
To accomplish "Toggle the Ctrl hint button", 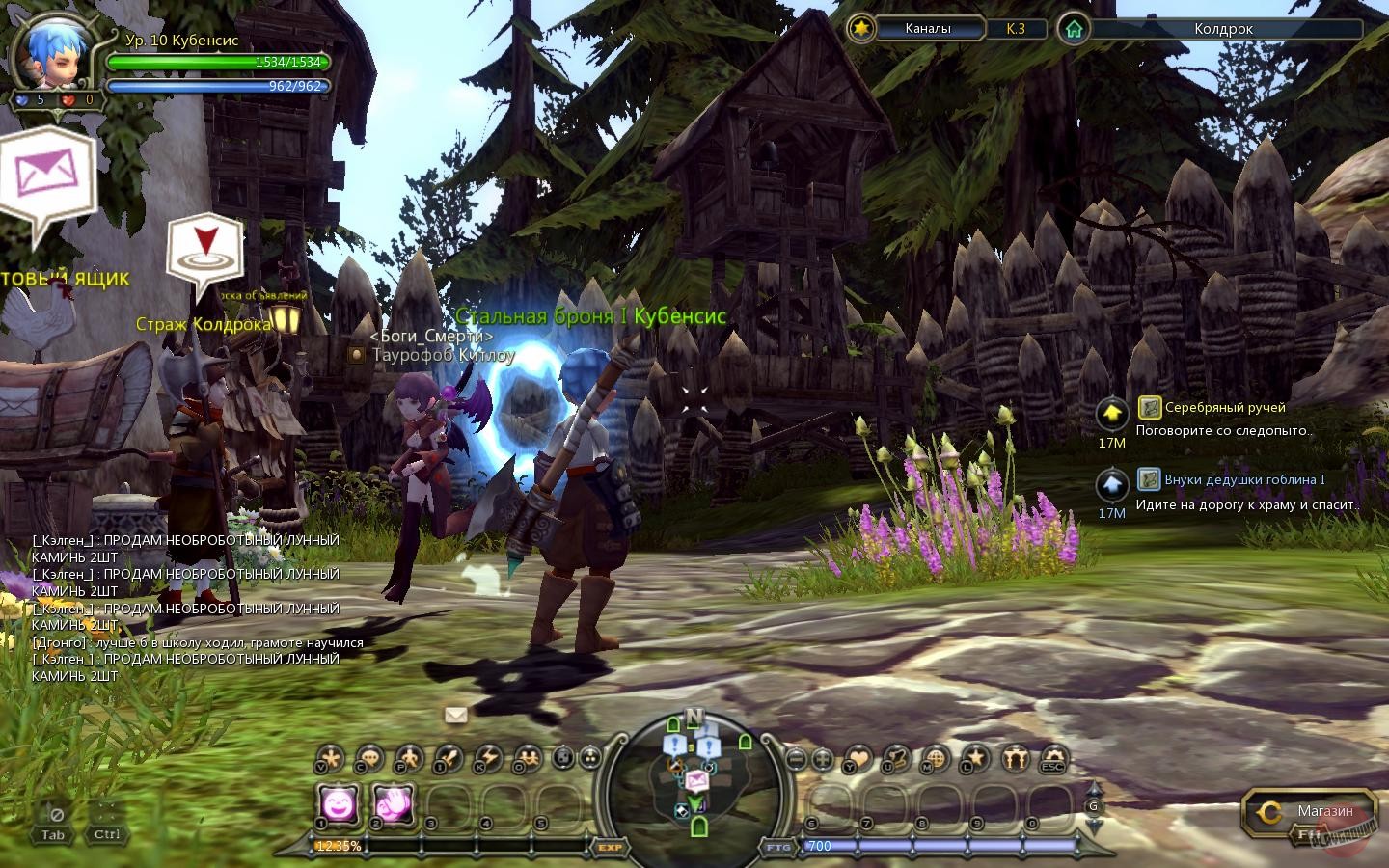I will pyautogui.click(x=106, y=833).
